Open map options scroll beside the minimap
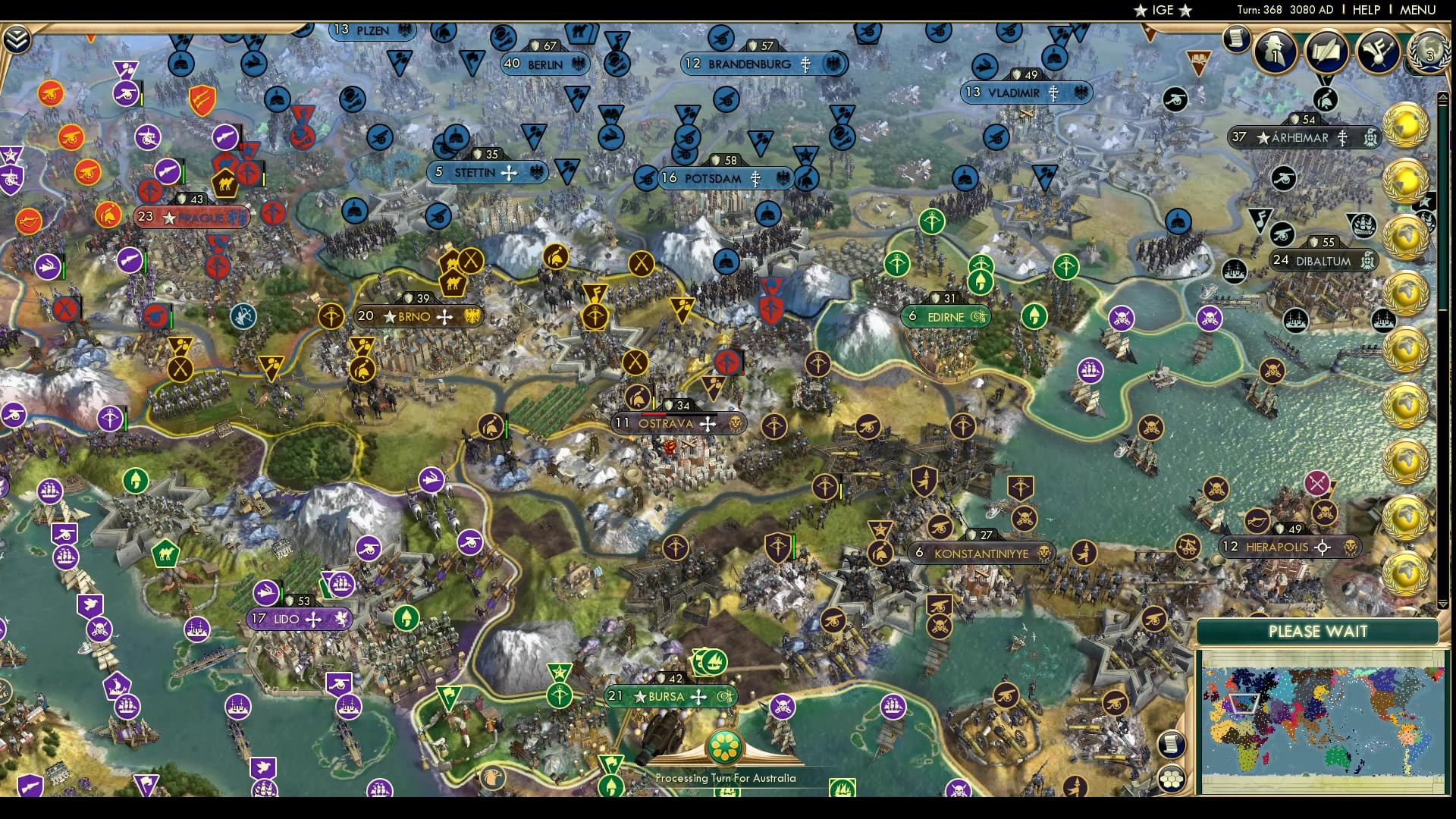The height and width of the screenshot is (819, 1456). (1172, 743)
